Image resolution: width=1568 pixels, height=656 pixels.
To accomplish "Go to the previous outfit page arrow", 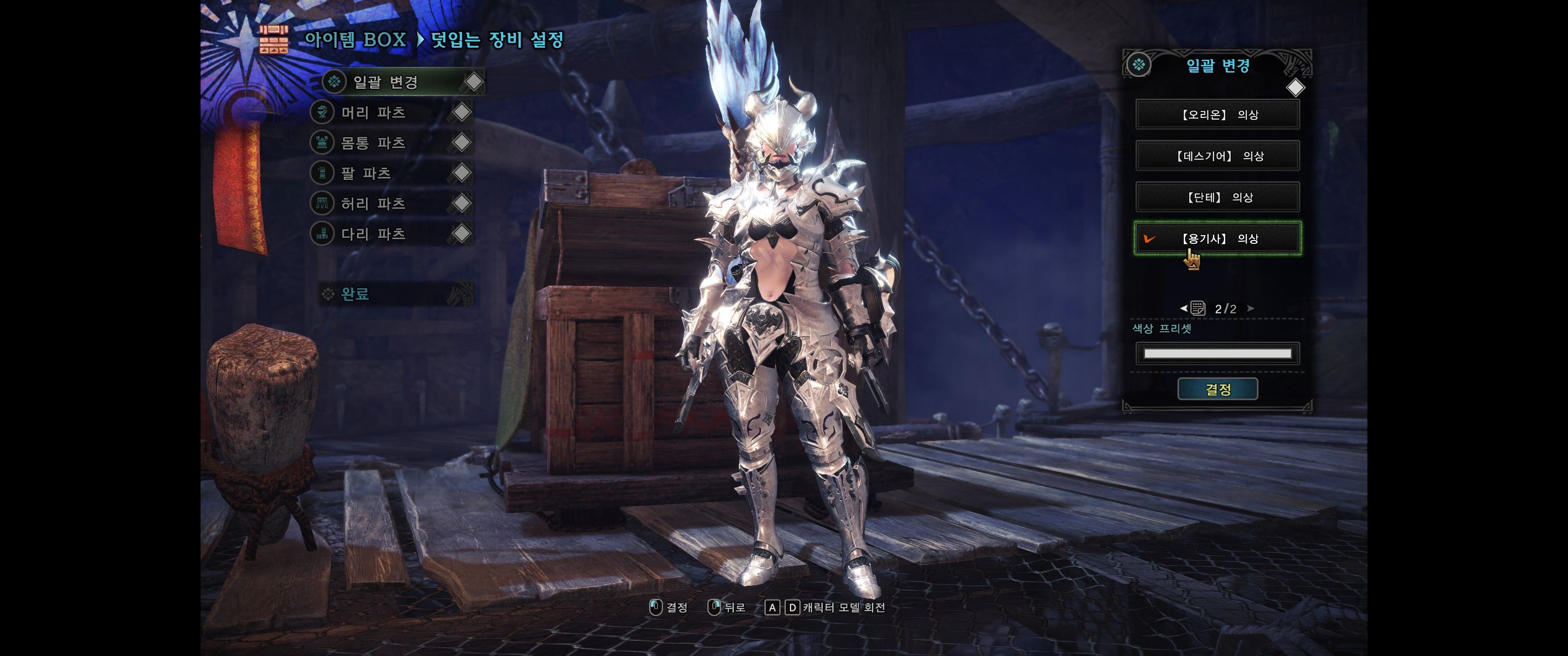I will coord(1183,308).
